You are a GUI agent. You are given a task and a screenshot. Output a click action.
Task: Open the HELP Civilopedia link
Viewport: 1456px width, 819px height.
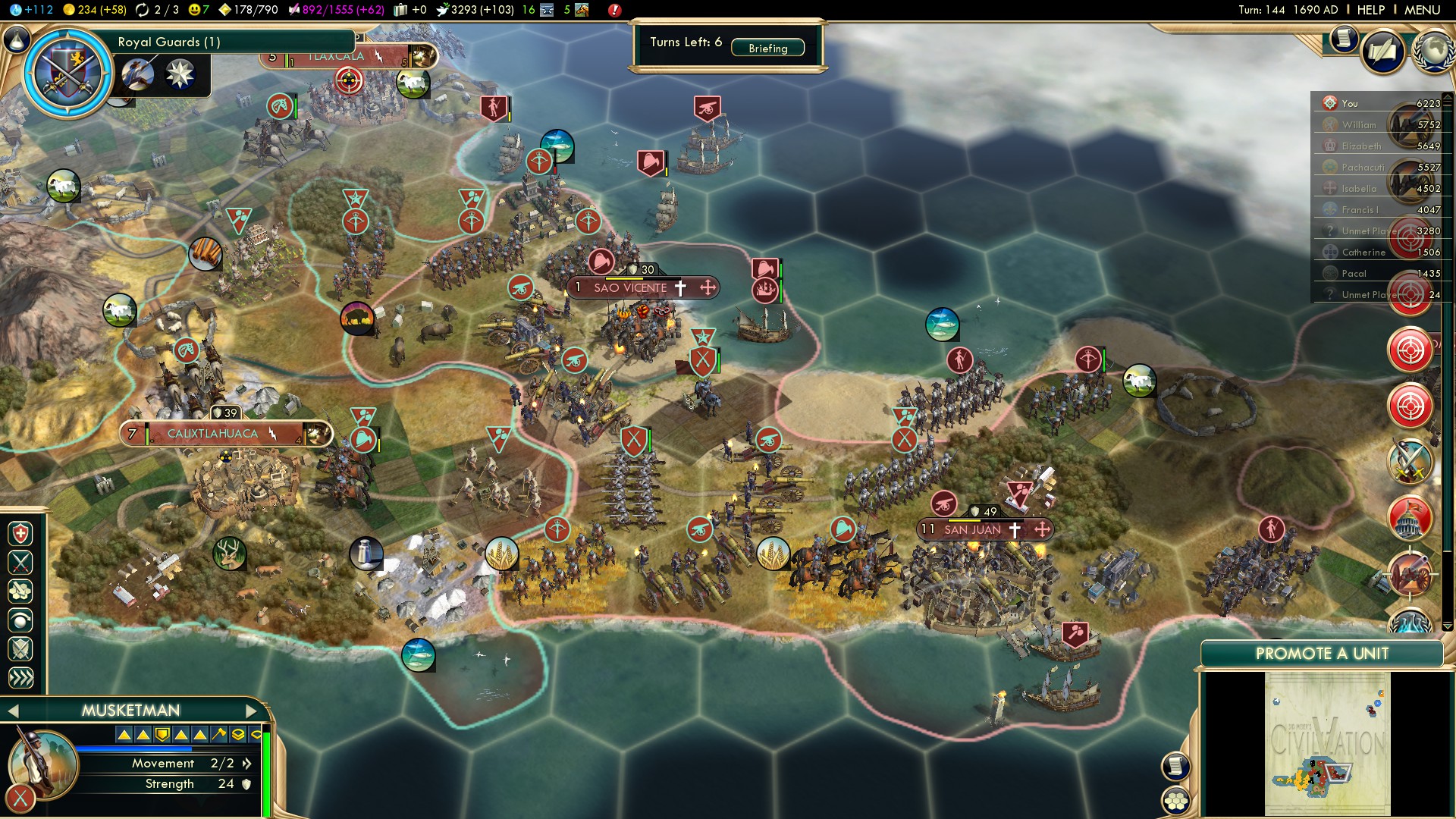click(1370, 10)
